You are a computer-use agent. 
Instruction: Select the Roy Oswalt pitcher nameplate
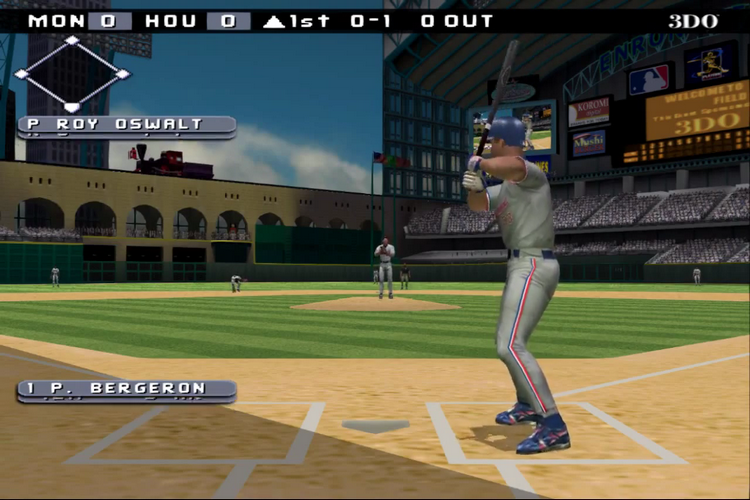coord(127,126)
